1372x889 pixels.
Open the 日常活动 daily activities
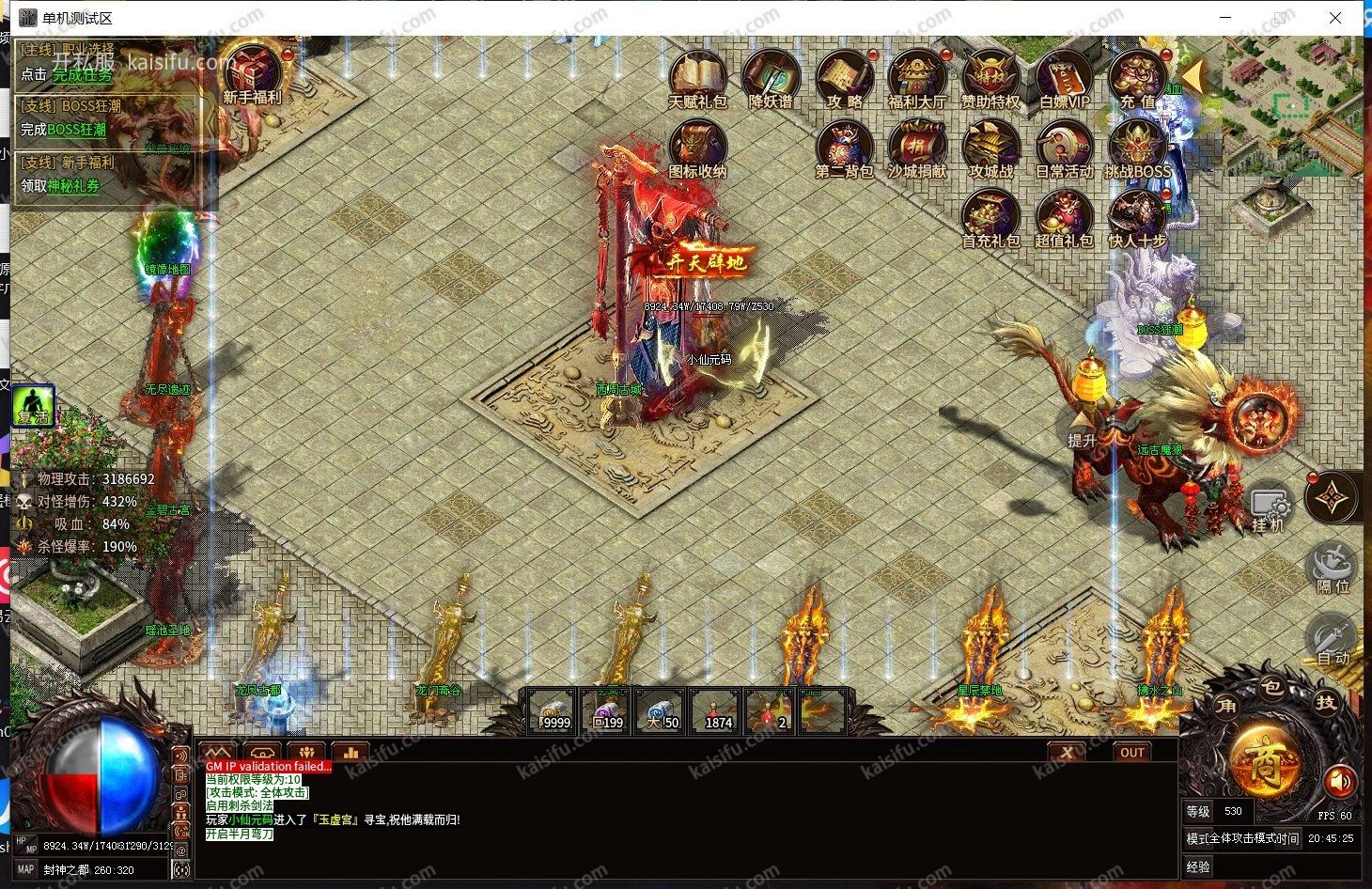coord(1064,148)
